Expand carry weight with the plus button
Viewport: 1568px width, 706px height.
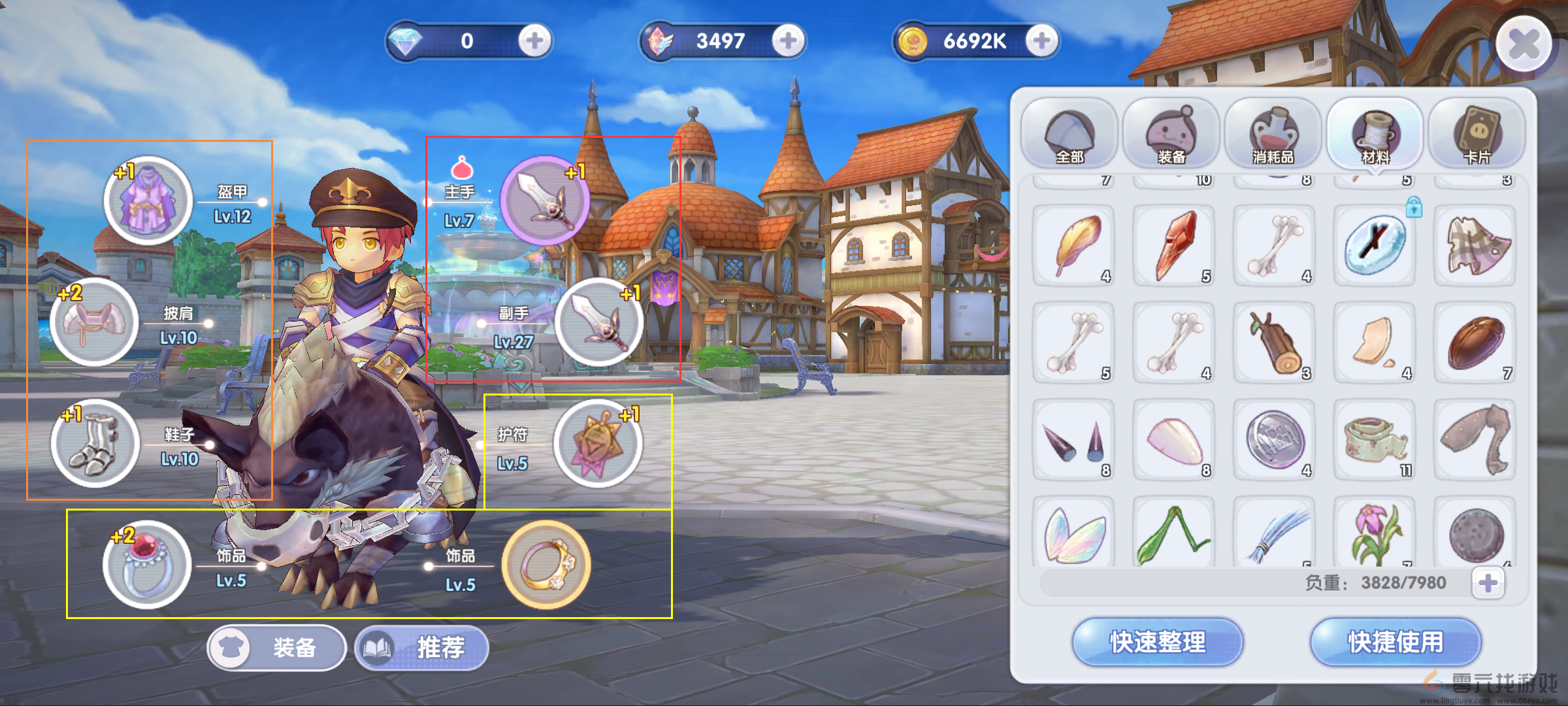(x=1488, y=583)
